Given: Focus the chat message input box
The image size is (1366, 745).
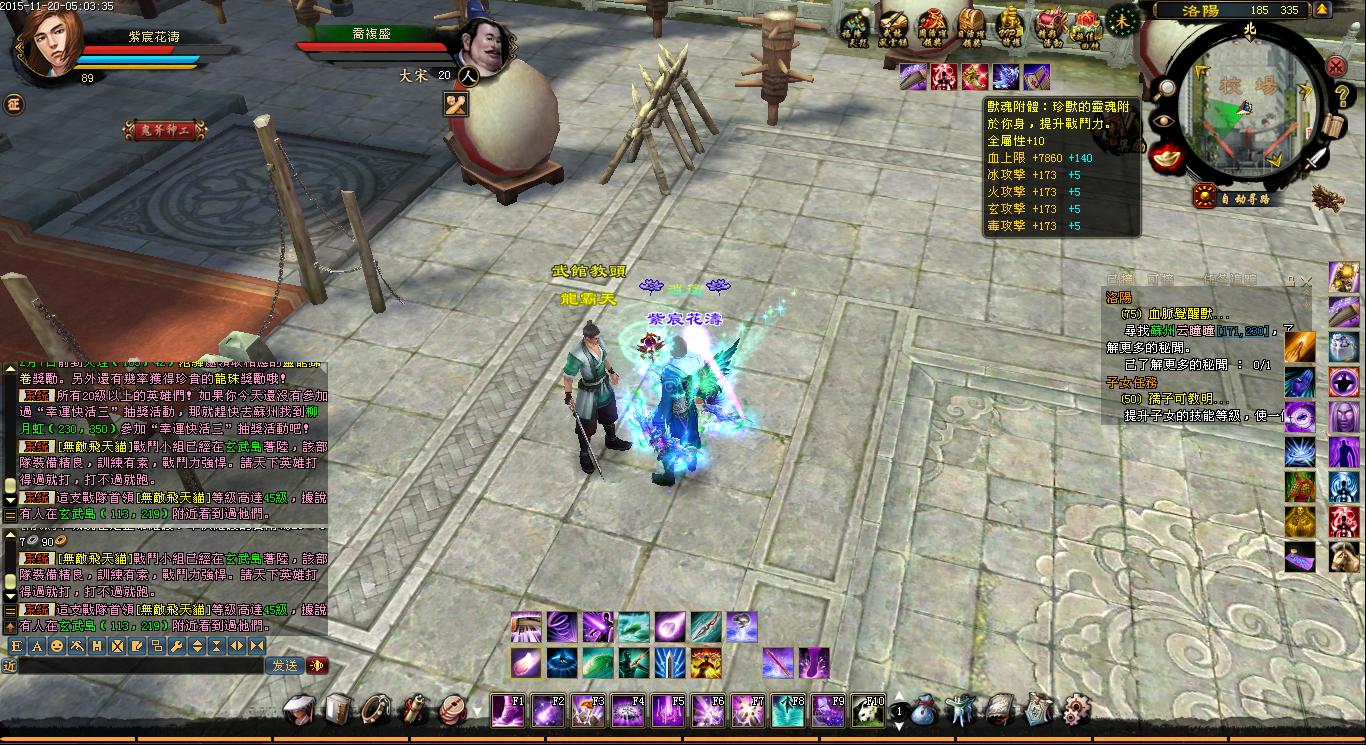Looking at the screenshot, I should 140,665.
